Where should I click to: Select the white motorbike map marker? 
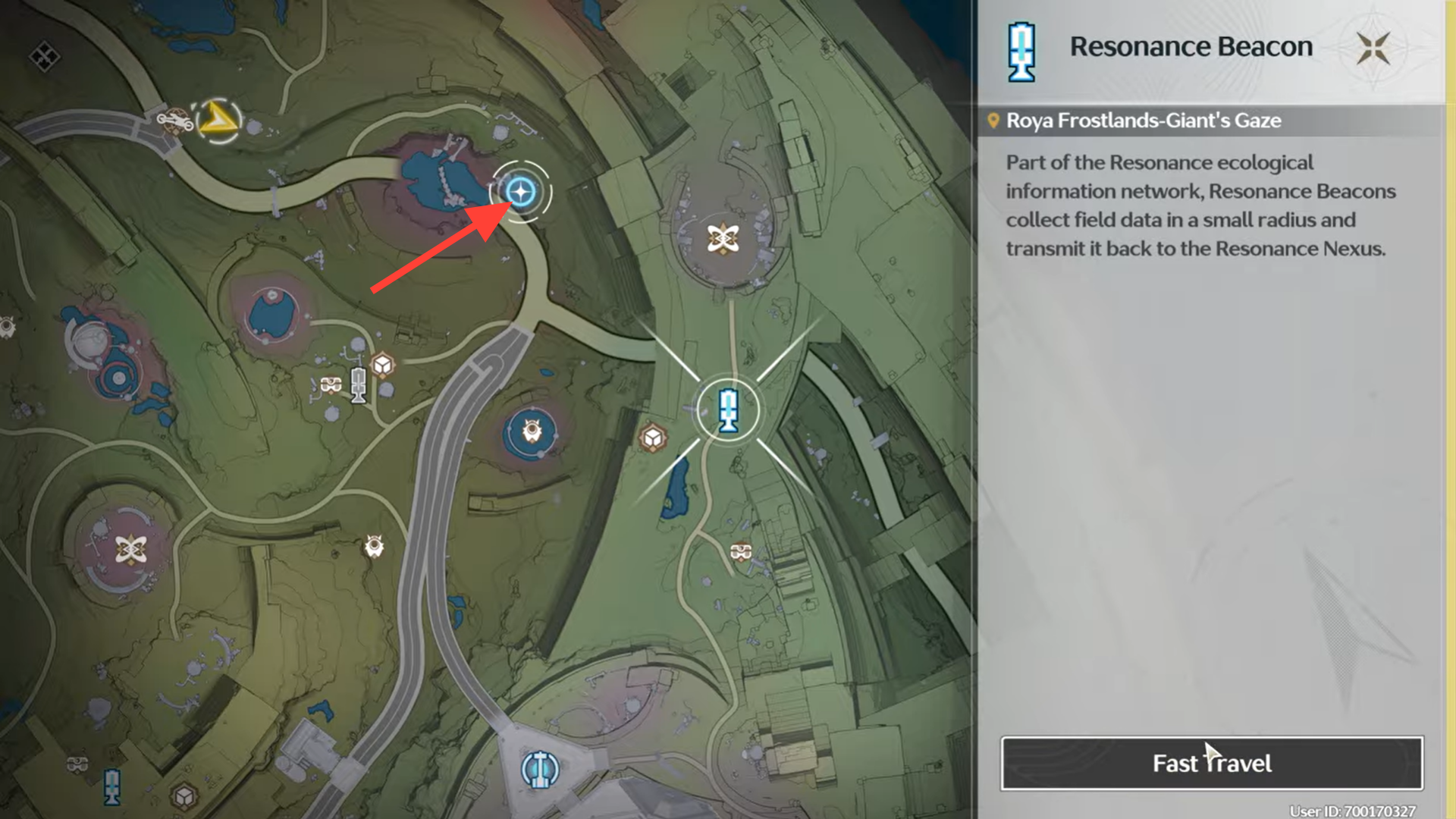174,120
